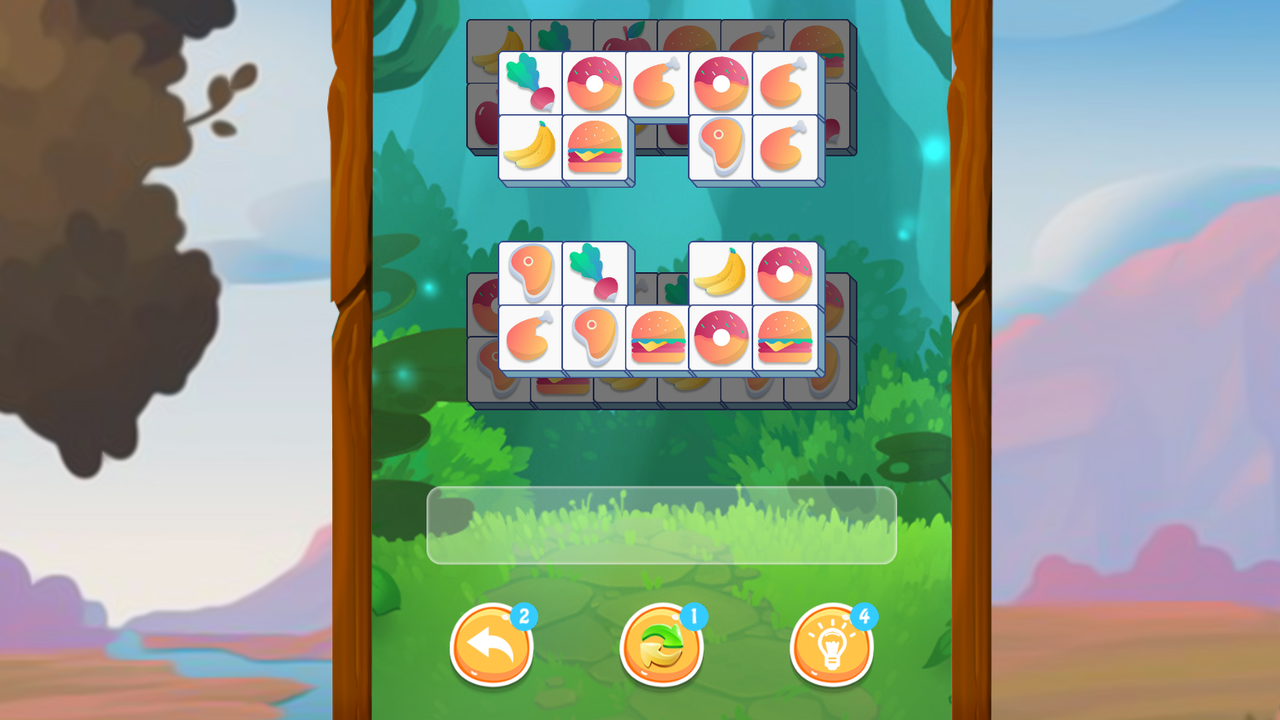
Task: Tap the middle hamburger tile in the lower group
Action: 659,340
